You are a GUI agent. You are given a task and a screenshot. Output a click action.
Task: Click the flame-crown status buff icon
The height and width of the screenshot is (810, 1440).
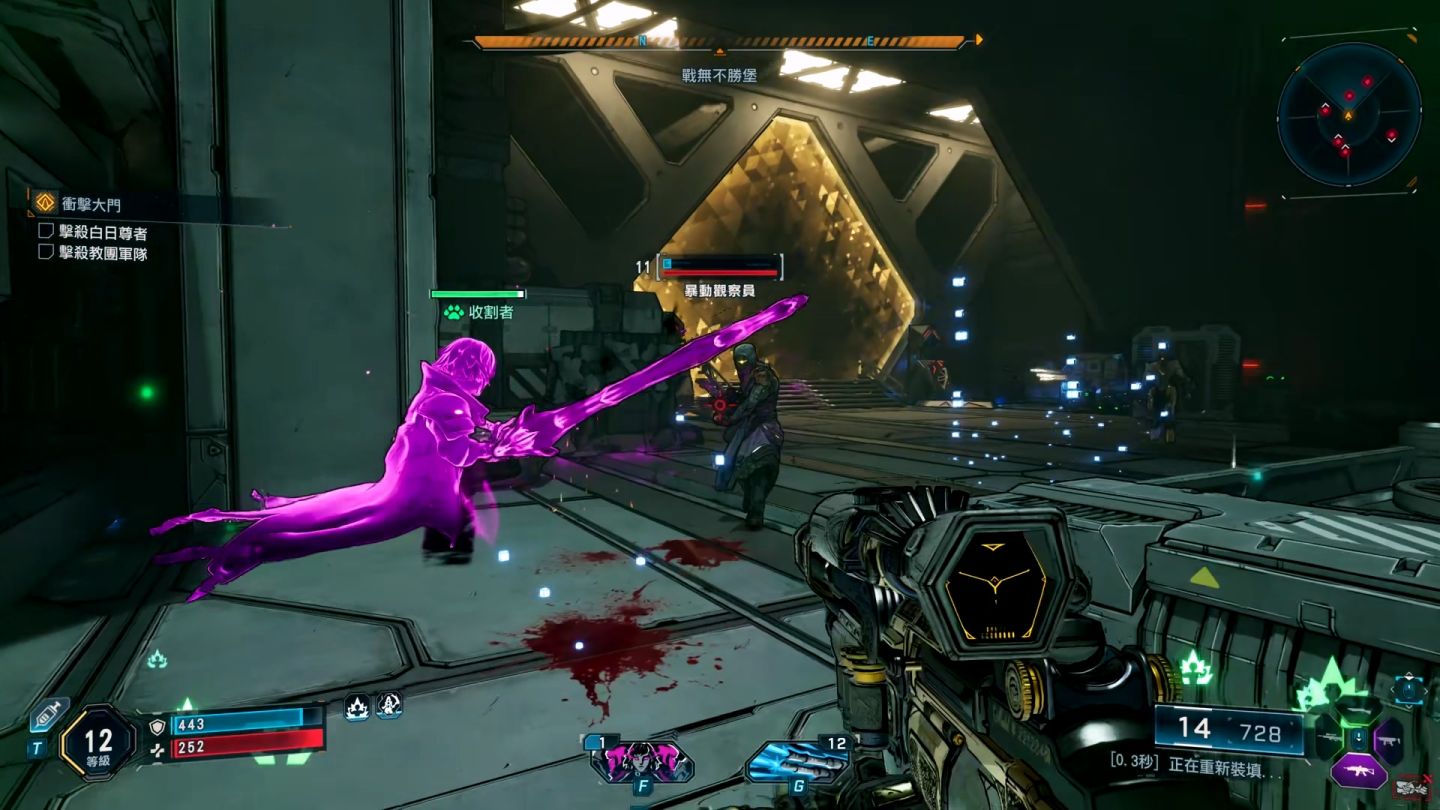point(357,708)
